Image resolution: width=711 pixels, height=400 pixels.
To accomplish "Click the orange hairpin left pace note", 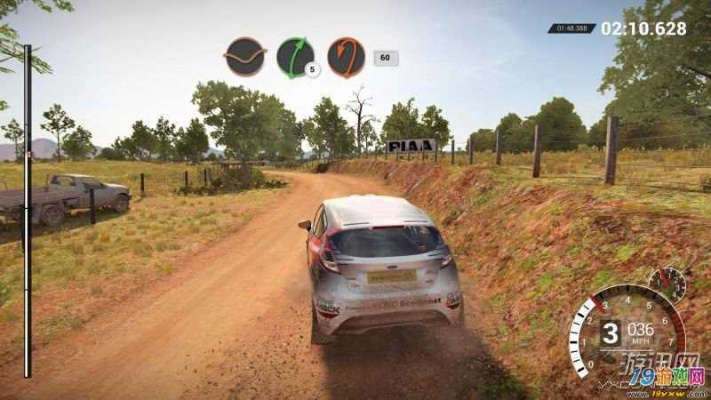I will point(346,57).
